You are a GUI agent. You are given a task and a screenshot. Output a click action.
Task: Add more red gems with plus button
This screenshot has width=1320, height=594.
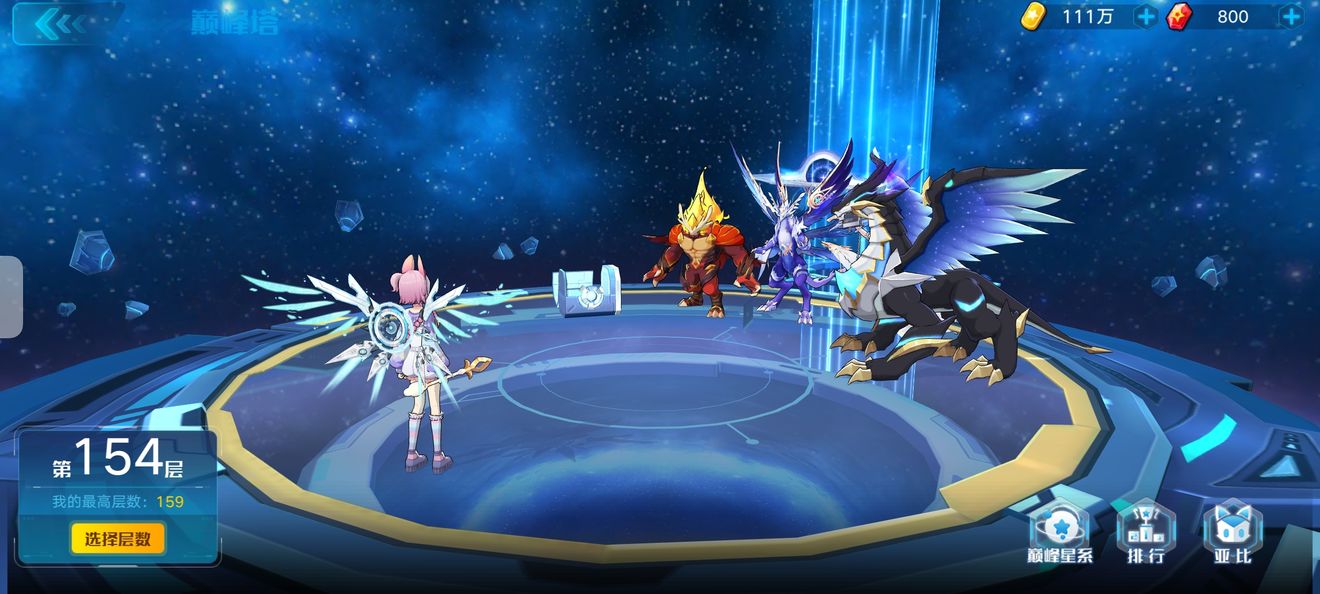point(1291,17)
